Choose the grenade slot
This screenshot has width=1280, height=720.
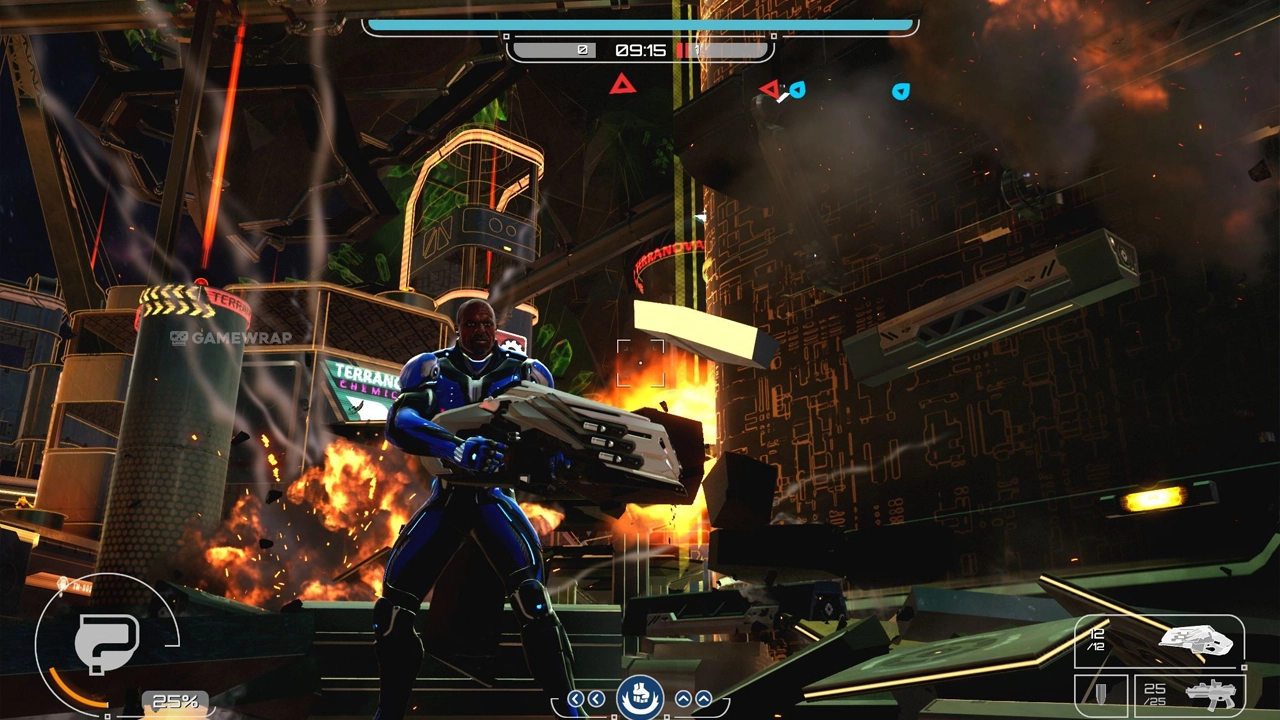[1100, 693]
